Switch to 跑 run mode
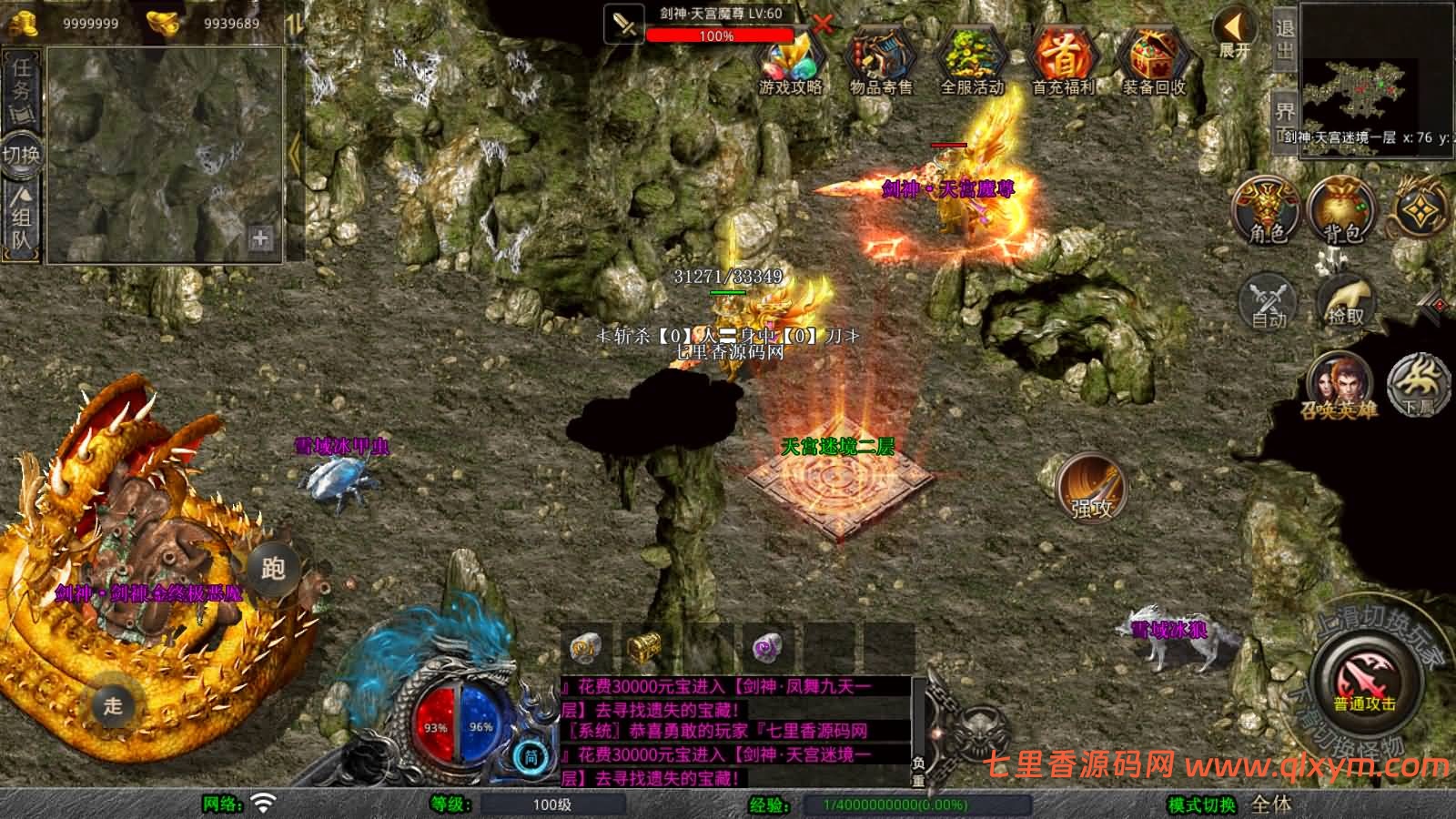This screenshot has height=819, width=1456. 273,570
